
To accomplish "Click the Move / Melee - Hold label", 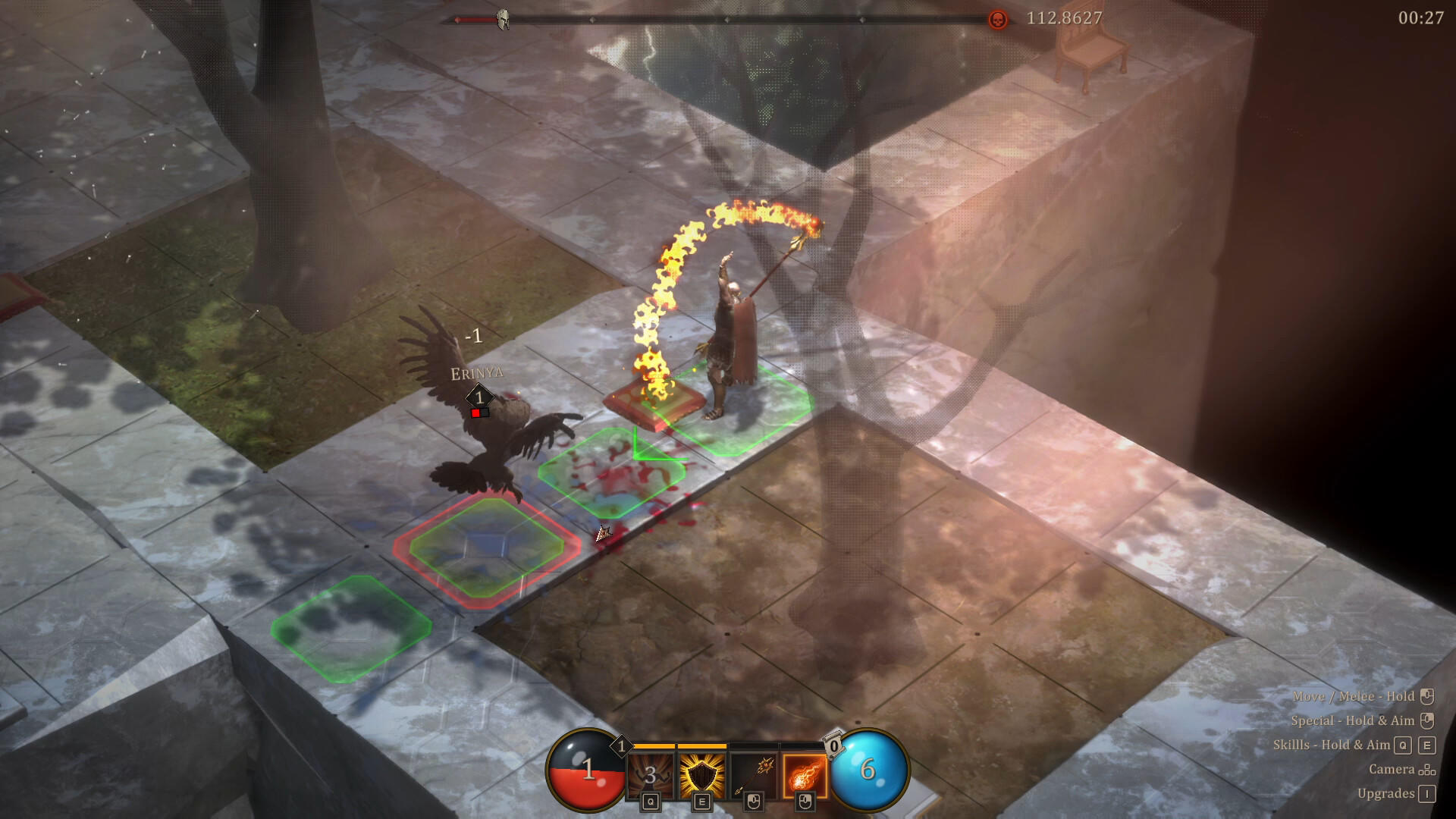I will point(1354,696).
